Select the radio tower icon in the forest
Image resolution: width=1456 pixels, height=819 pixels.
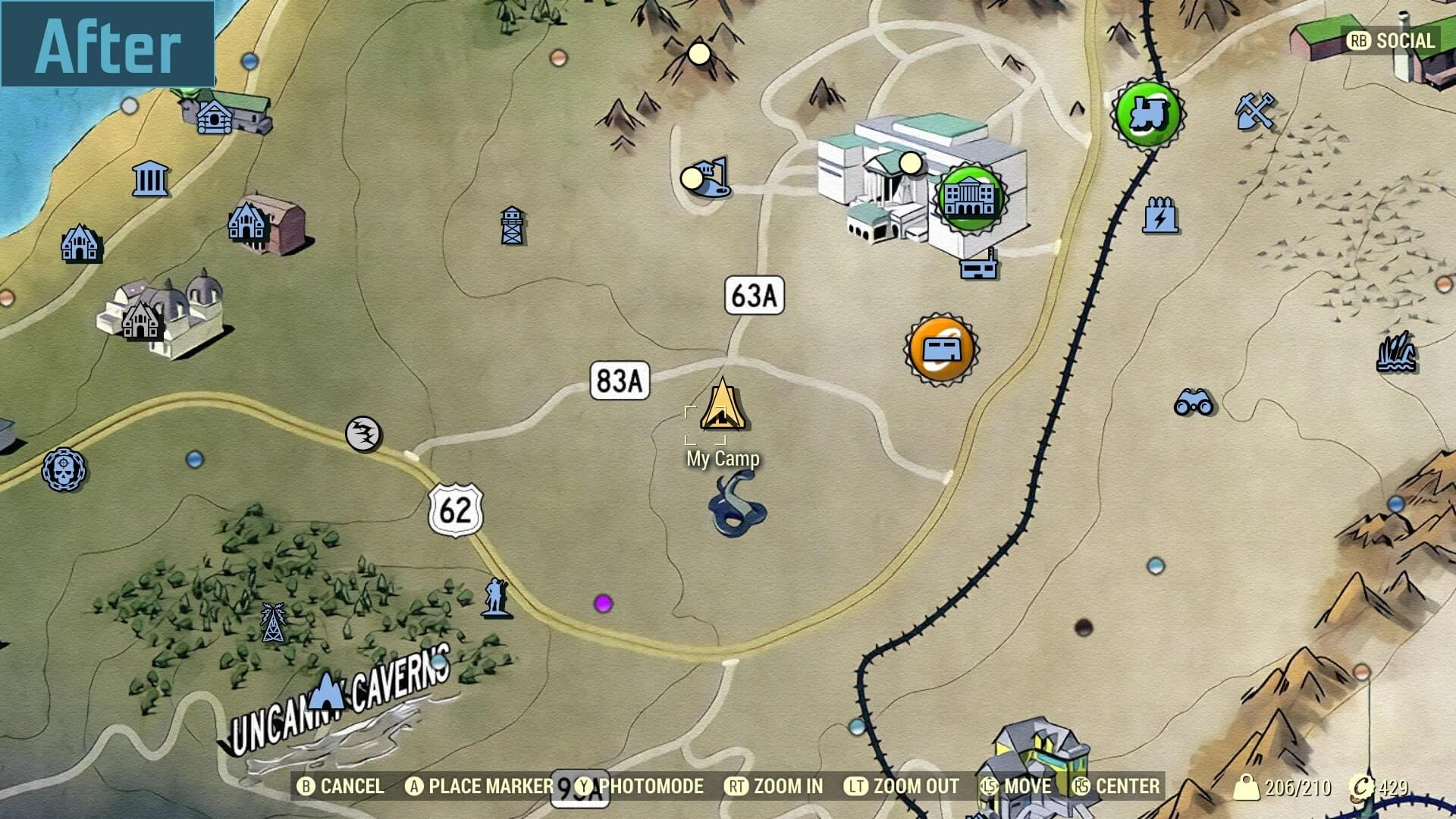tap(273, 622)
